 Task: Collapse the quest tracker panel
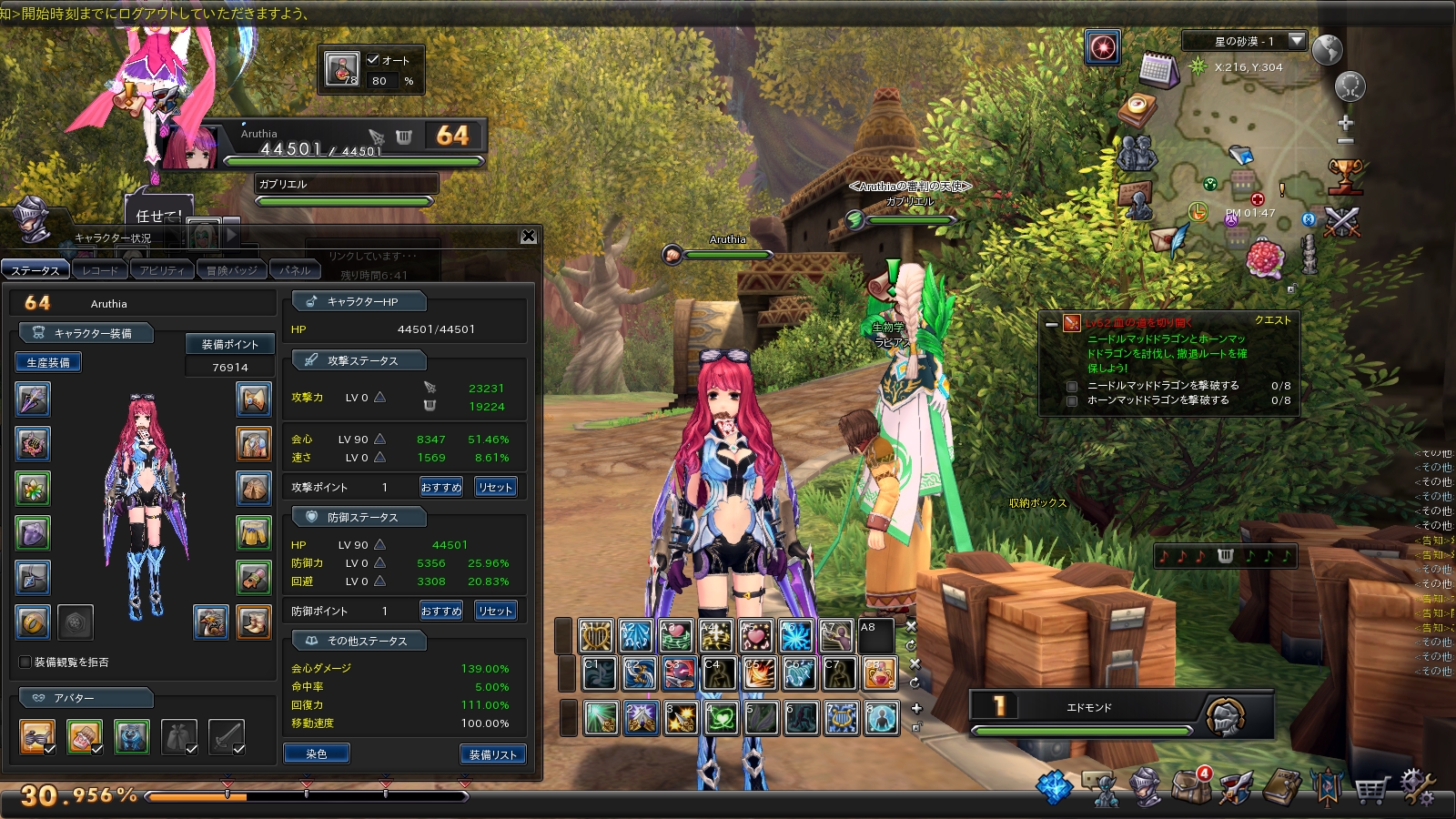pyautogui.click(x=1051, y=323)
